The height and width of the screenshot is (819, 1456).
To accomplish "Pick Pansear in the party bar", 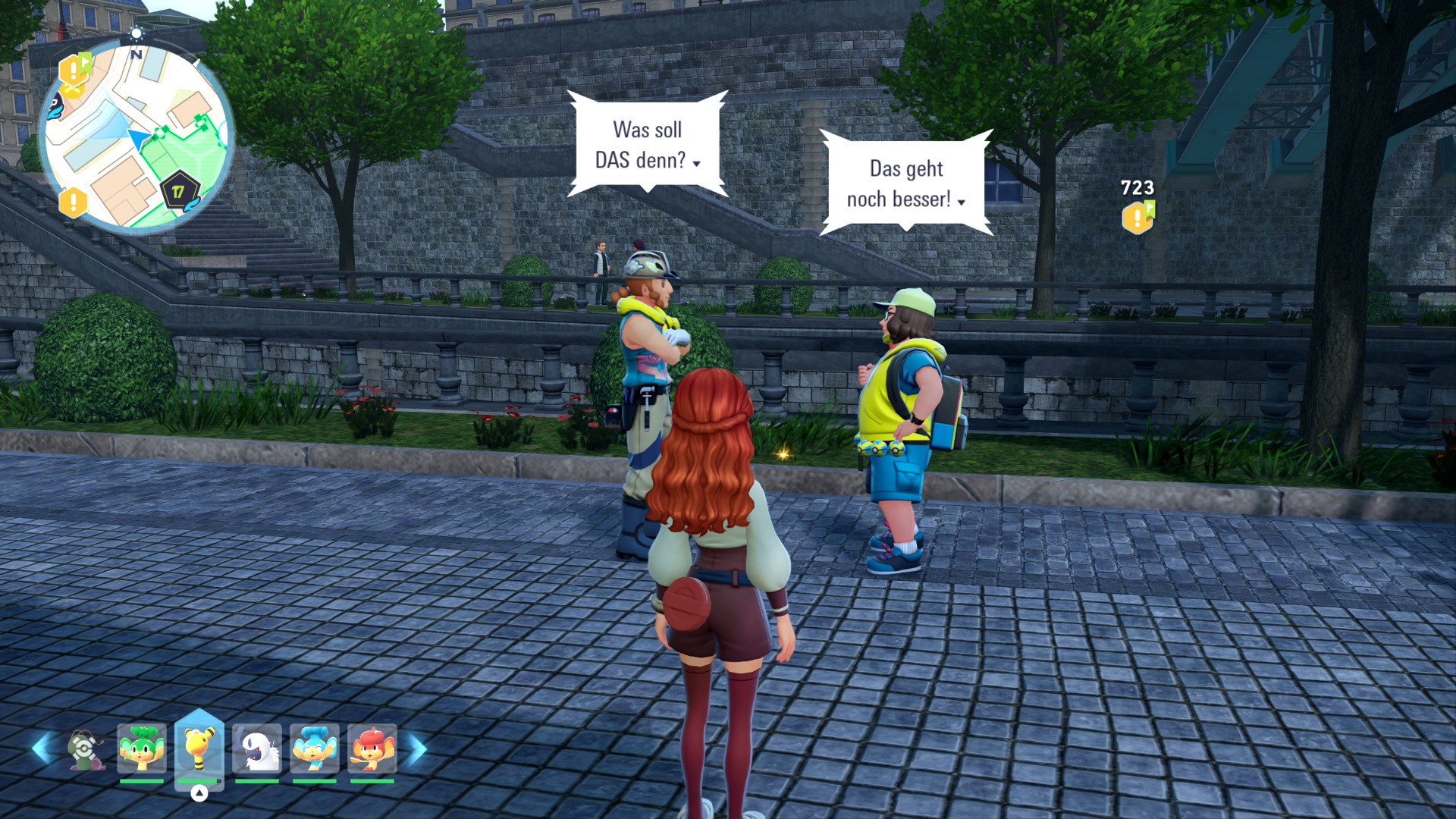I will pos(372,748).
